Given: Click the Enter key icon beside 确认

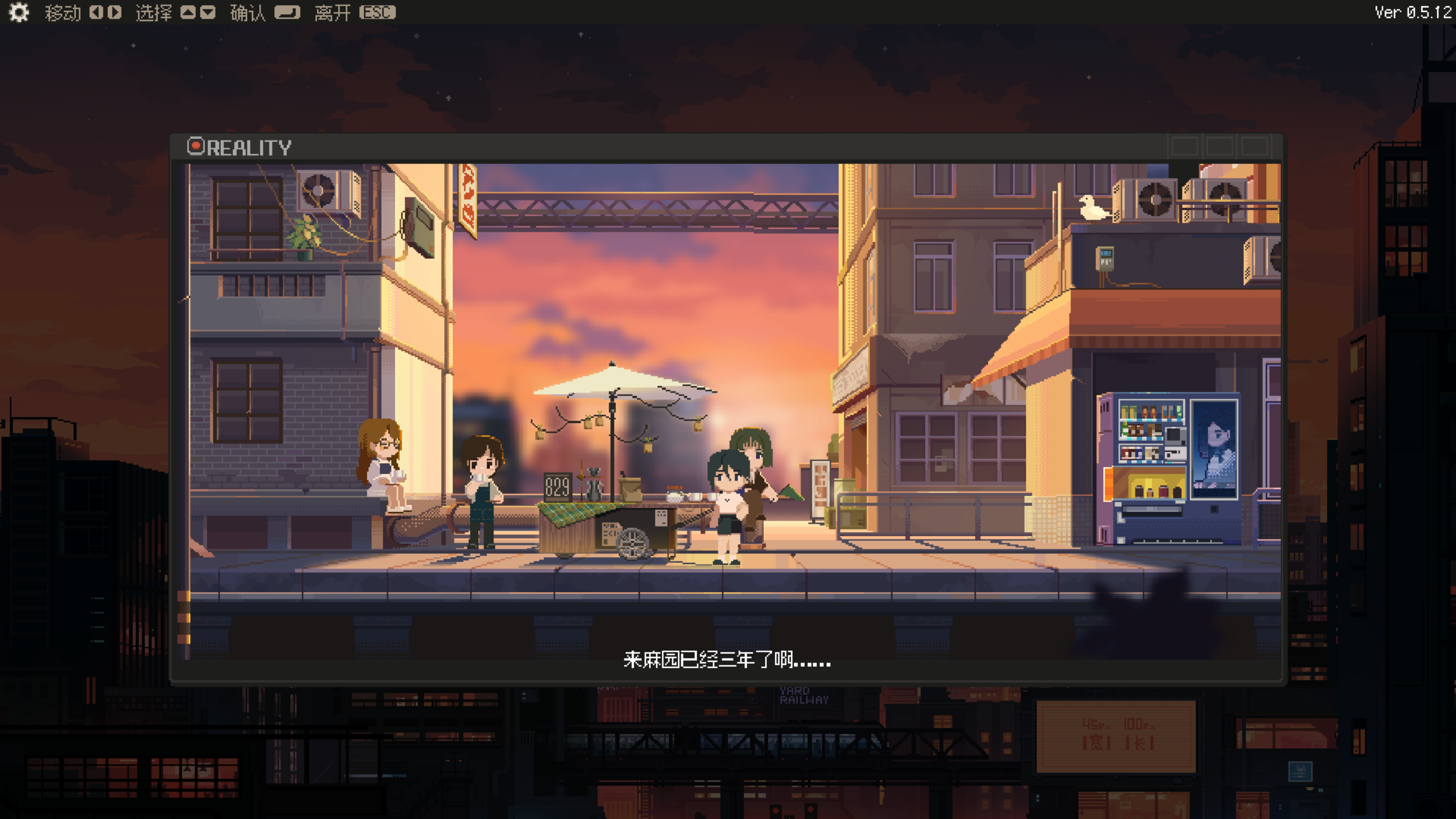Looking at the screenshot, I should 287,13.
